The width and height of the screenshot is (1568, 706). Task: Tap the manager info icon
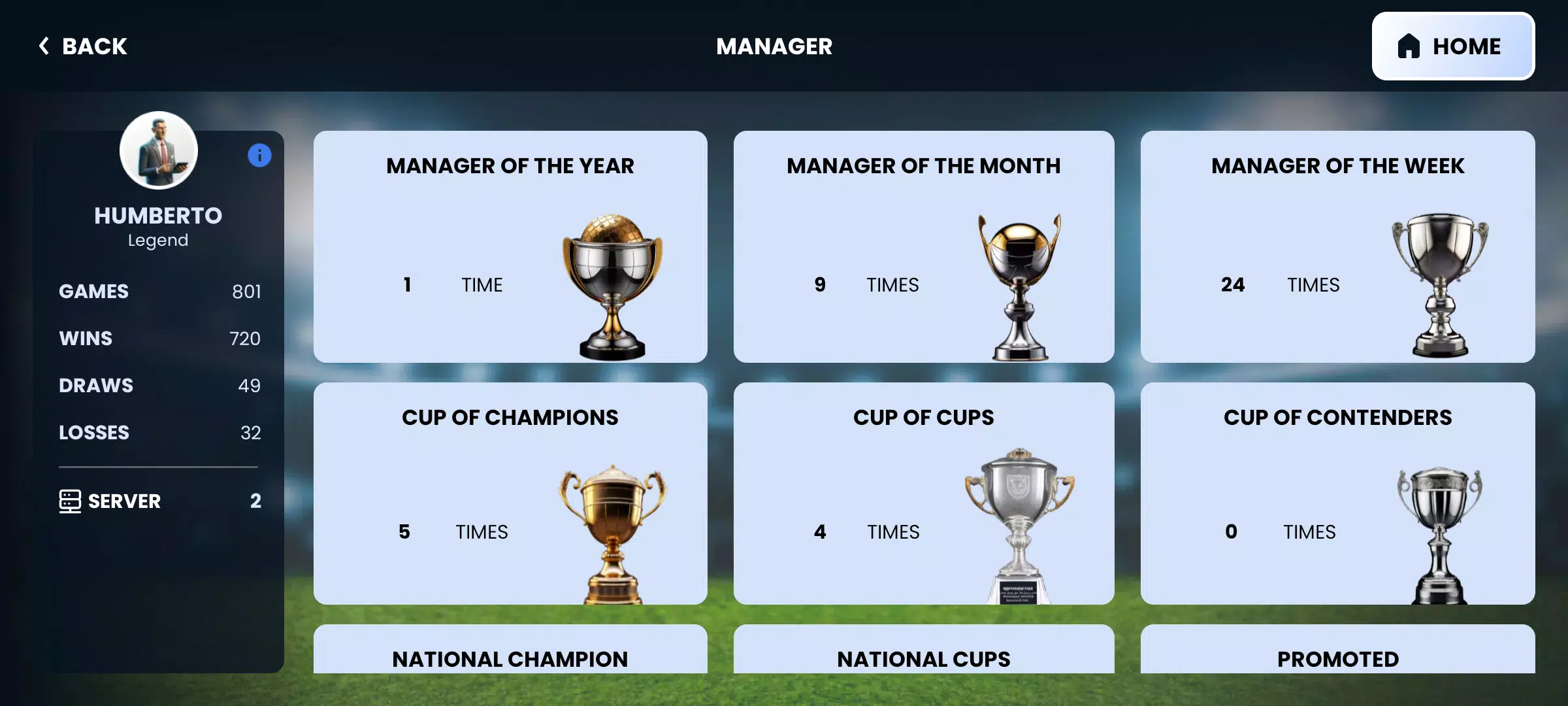point(259,155)
